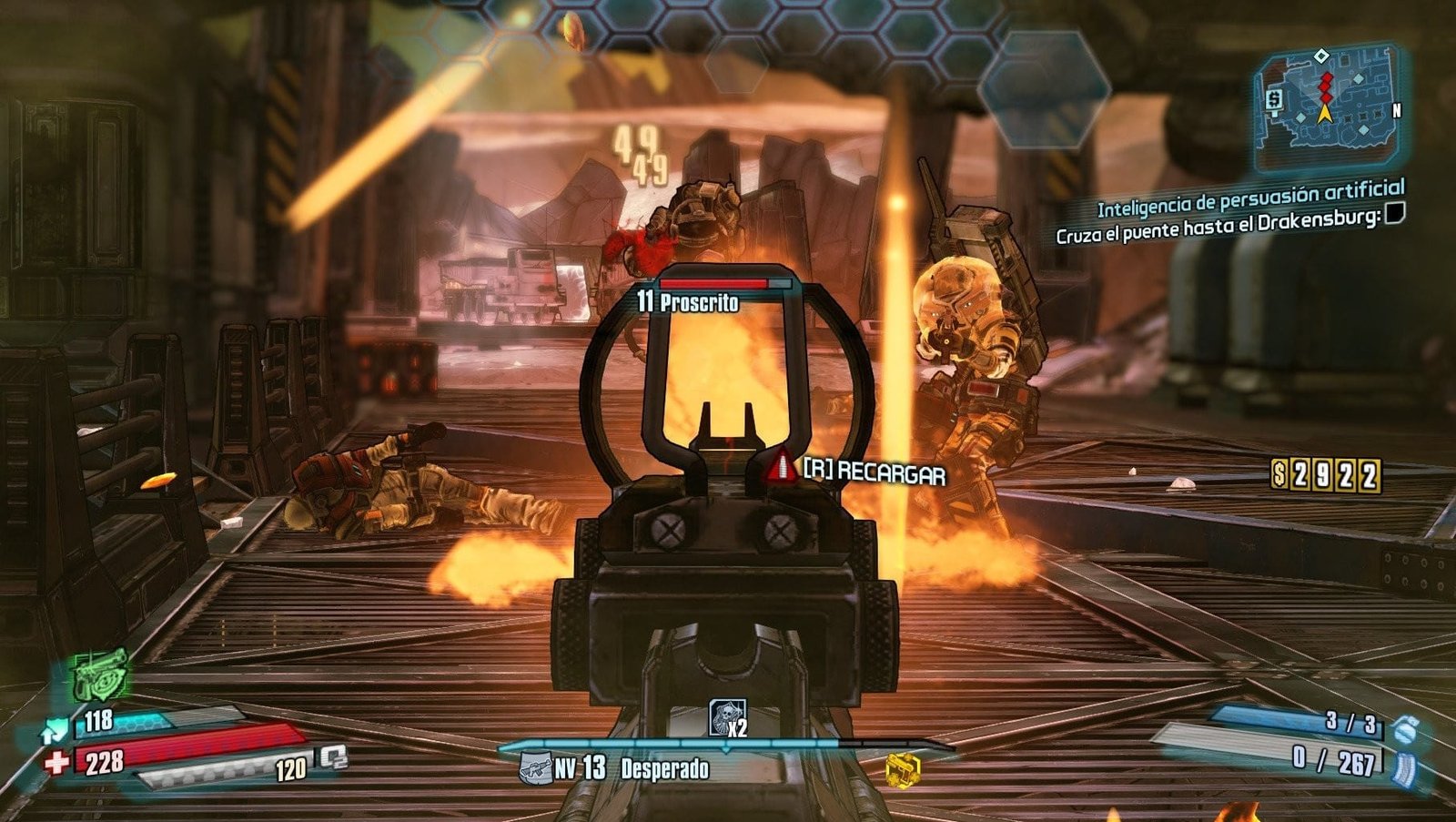The height and width of the screenshot is (822, 1456).
Task: Select the yellow badass token icon
Action: (902, 770)
